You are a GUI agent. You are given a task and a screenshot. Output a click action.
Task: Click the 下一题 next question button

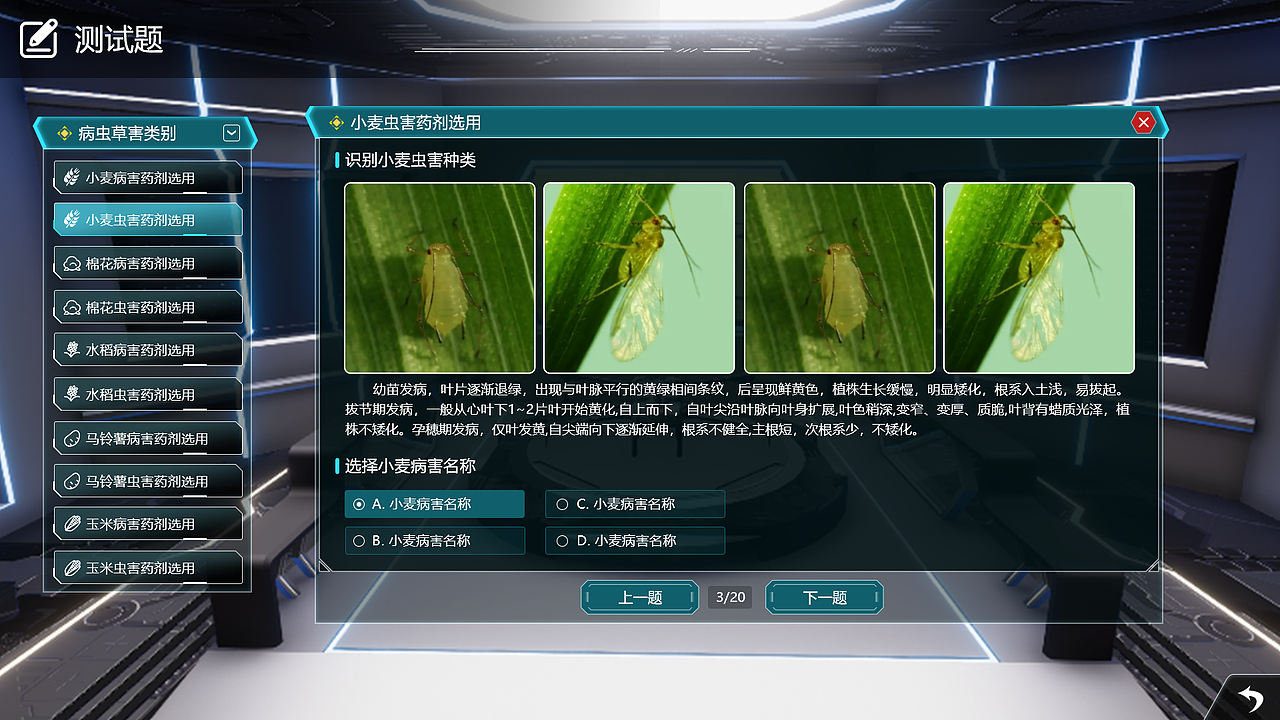[823, 597]
